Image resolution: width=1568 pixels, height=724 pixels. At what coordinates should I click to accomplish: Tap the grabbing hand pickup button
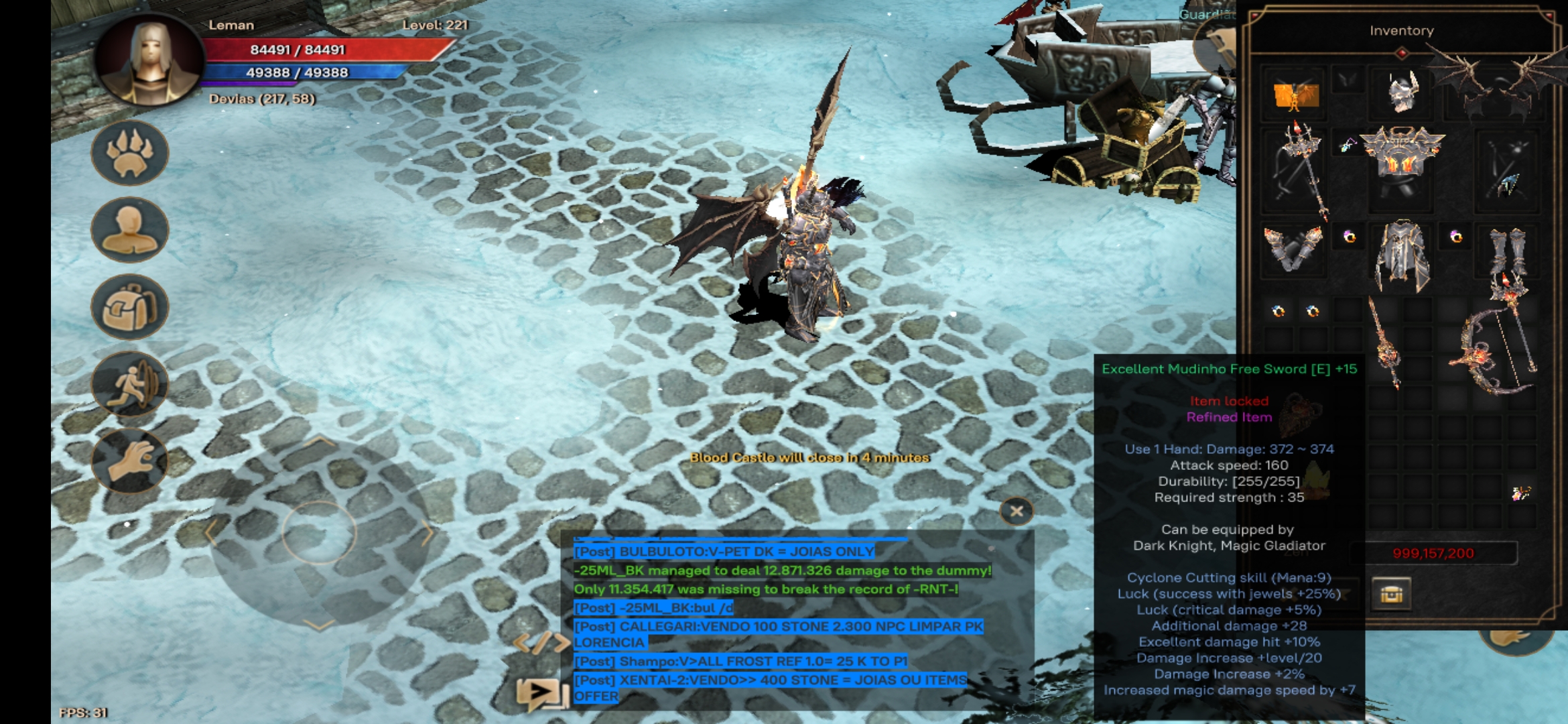click(x=130, y=461)
